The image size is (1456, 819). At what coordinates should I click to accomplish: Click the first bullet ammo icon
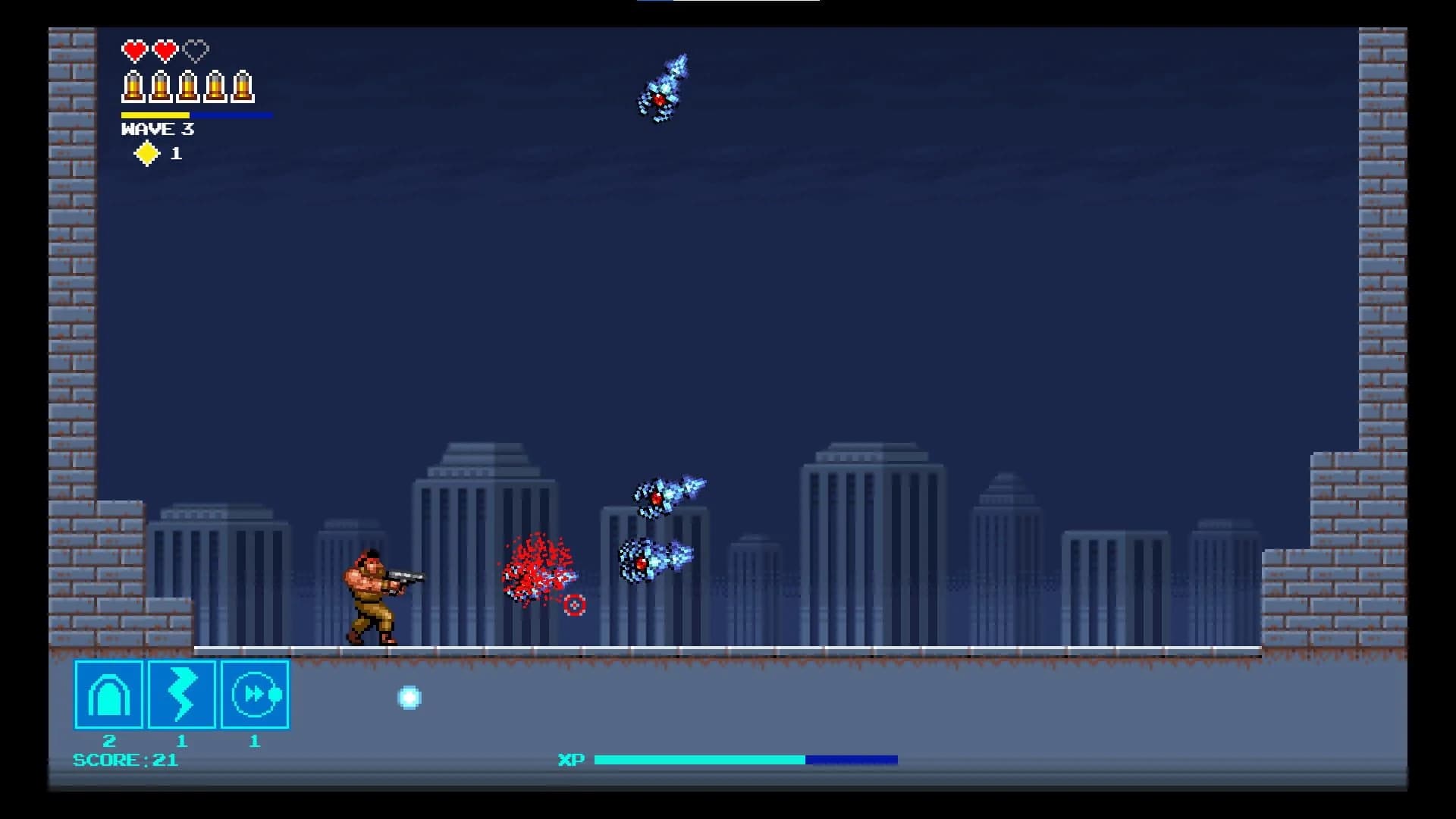click(x=132, y=86)
